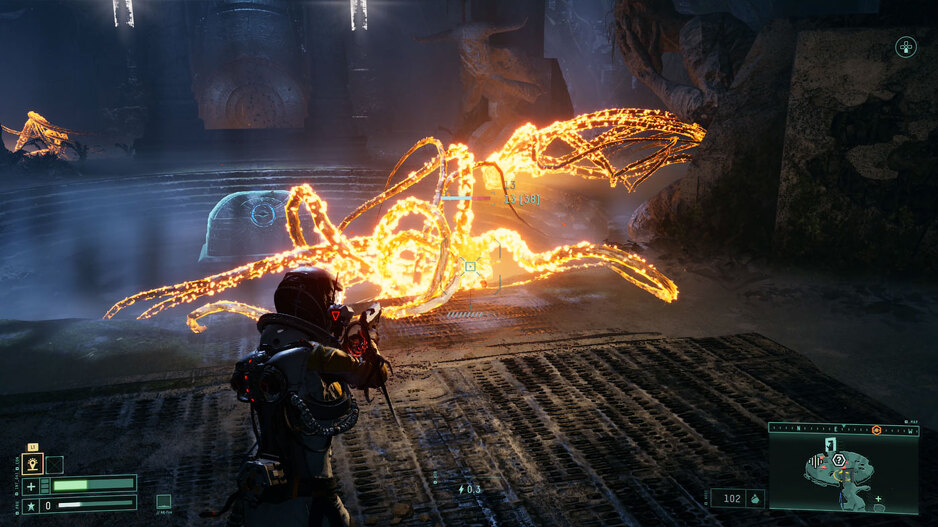Click the orange hexagon marker on compass

(876, 429)
